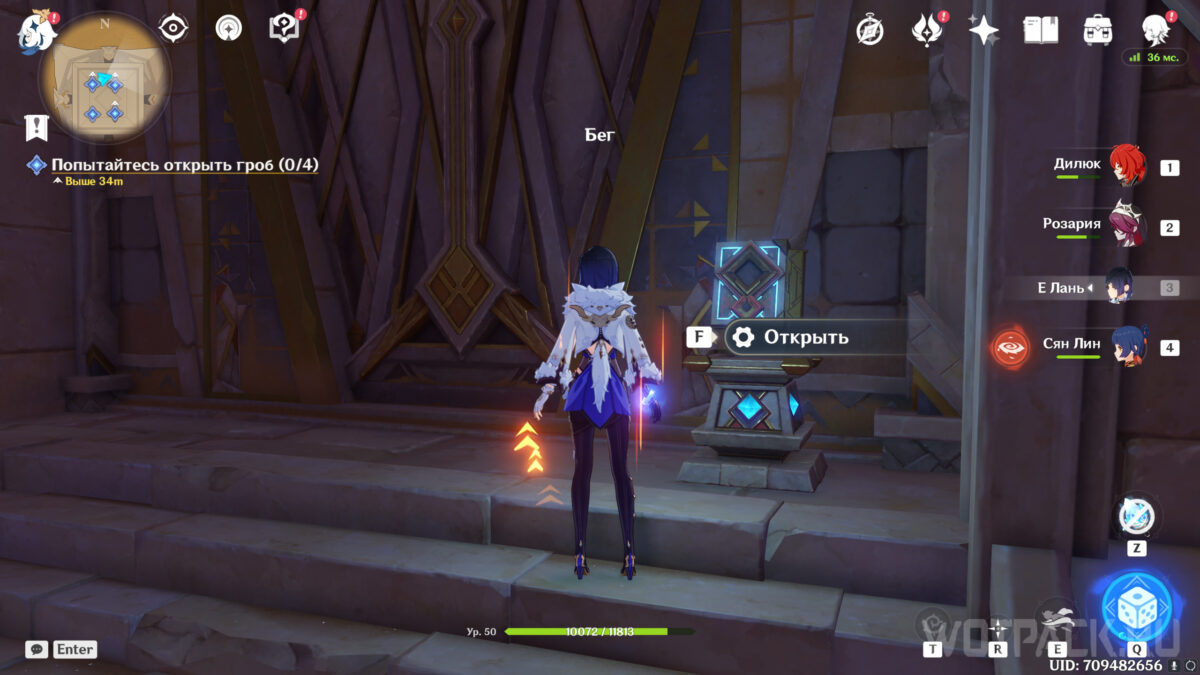
Task: Open the Adventurer Handbook book icon
Action: [1040, 30]
